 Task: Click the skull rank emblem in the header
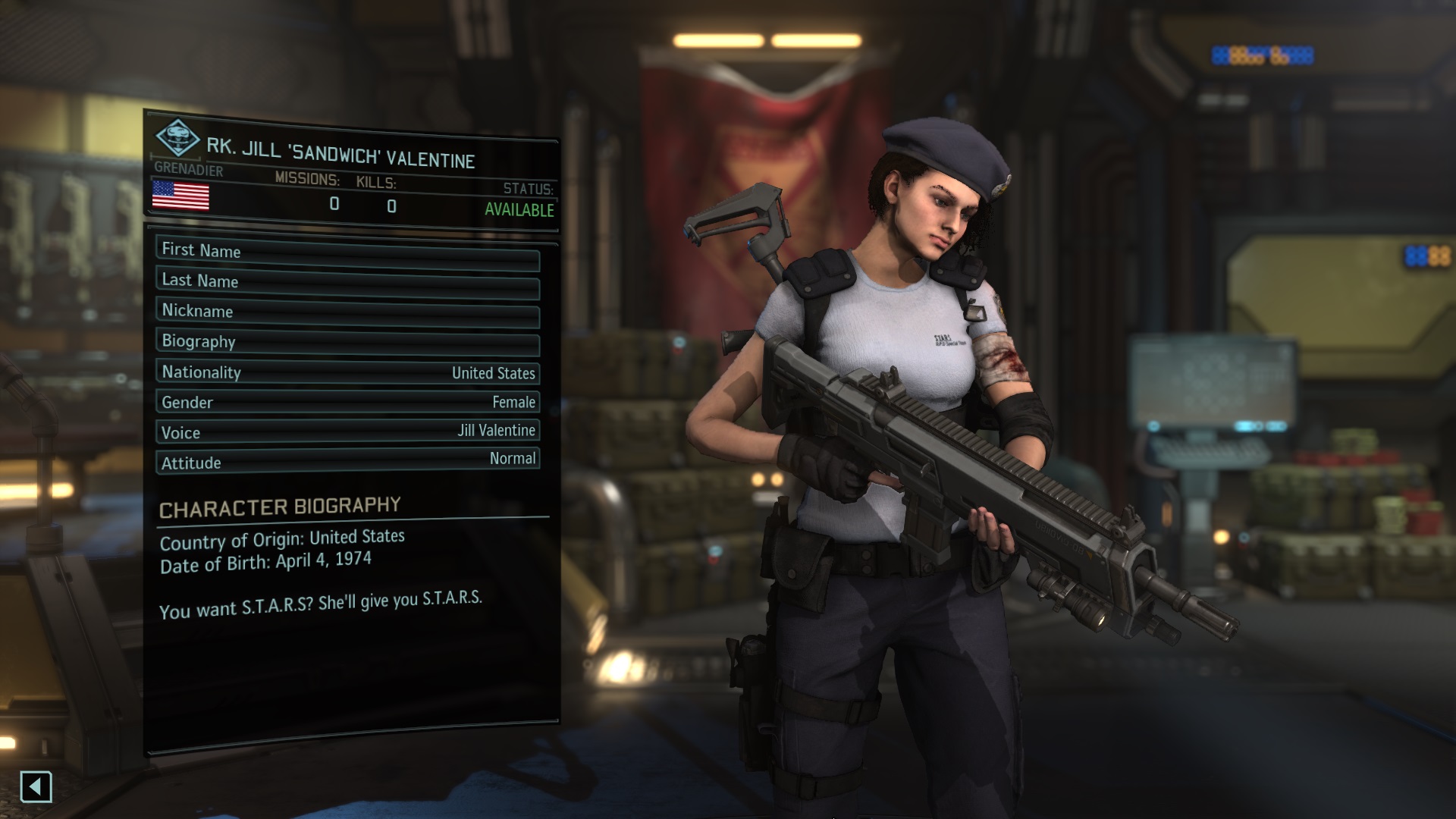tap(177, 137)
